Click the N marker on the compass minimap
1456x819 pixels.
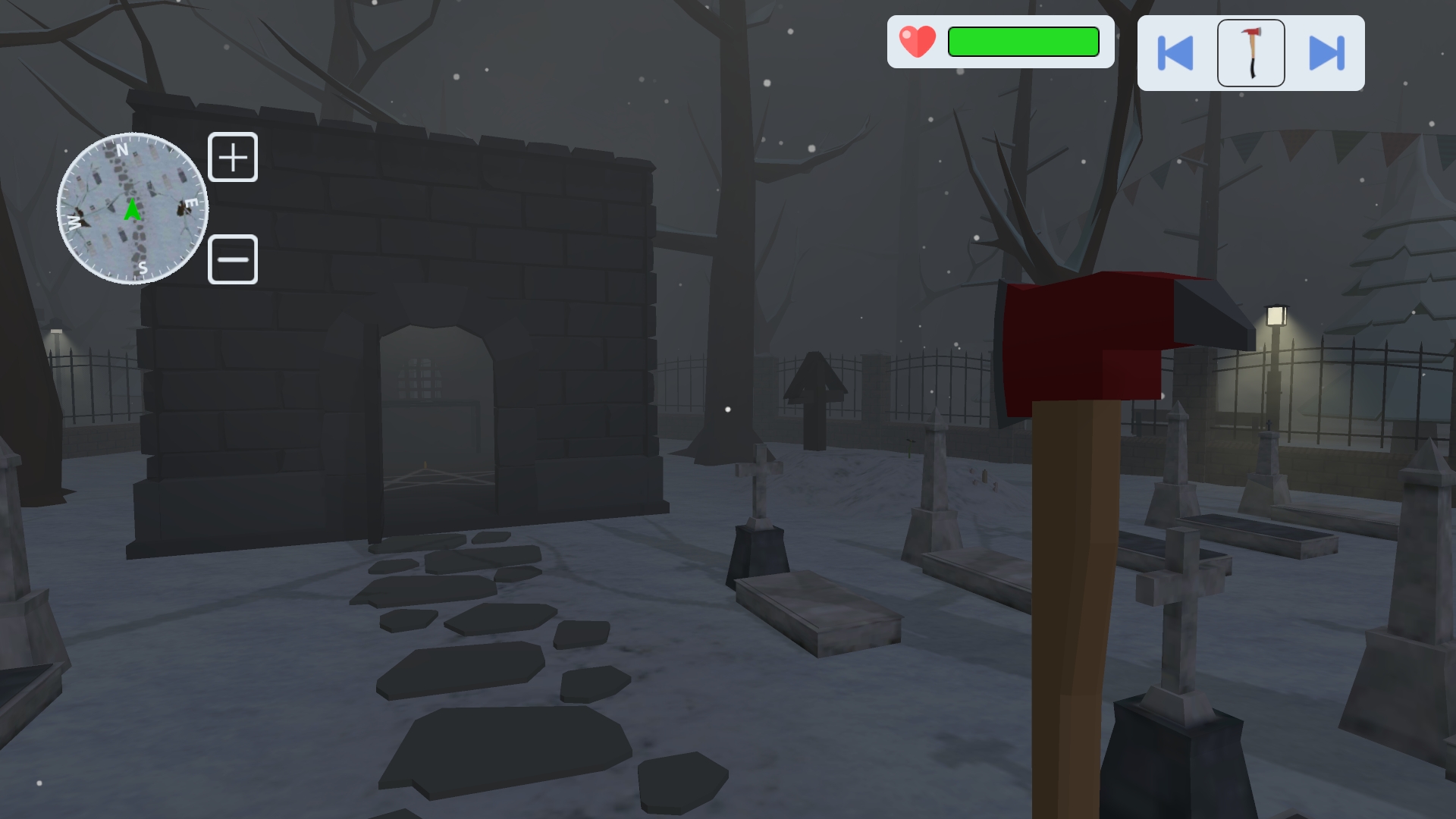pos(123,151)
